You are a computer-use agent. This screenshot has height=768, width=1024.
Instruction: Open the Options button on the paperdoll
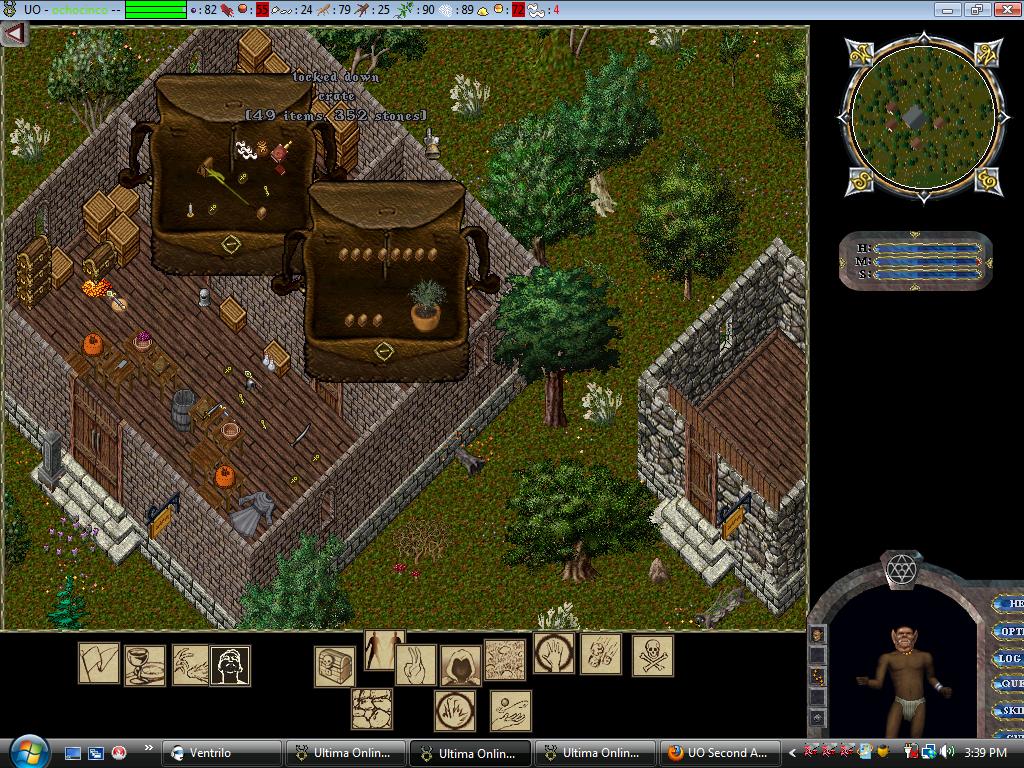[x=1010, y=631]
